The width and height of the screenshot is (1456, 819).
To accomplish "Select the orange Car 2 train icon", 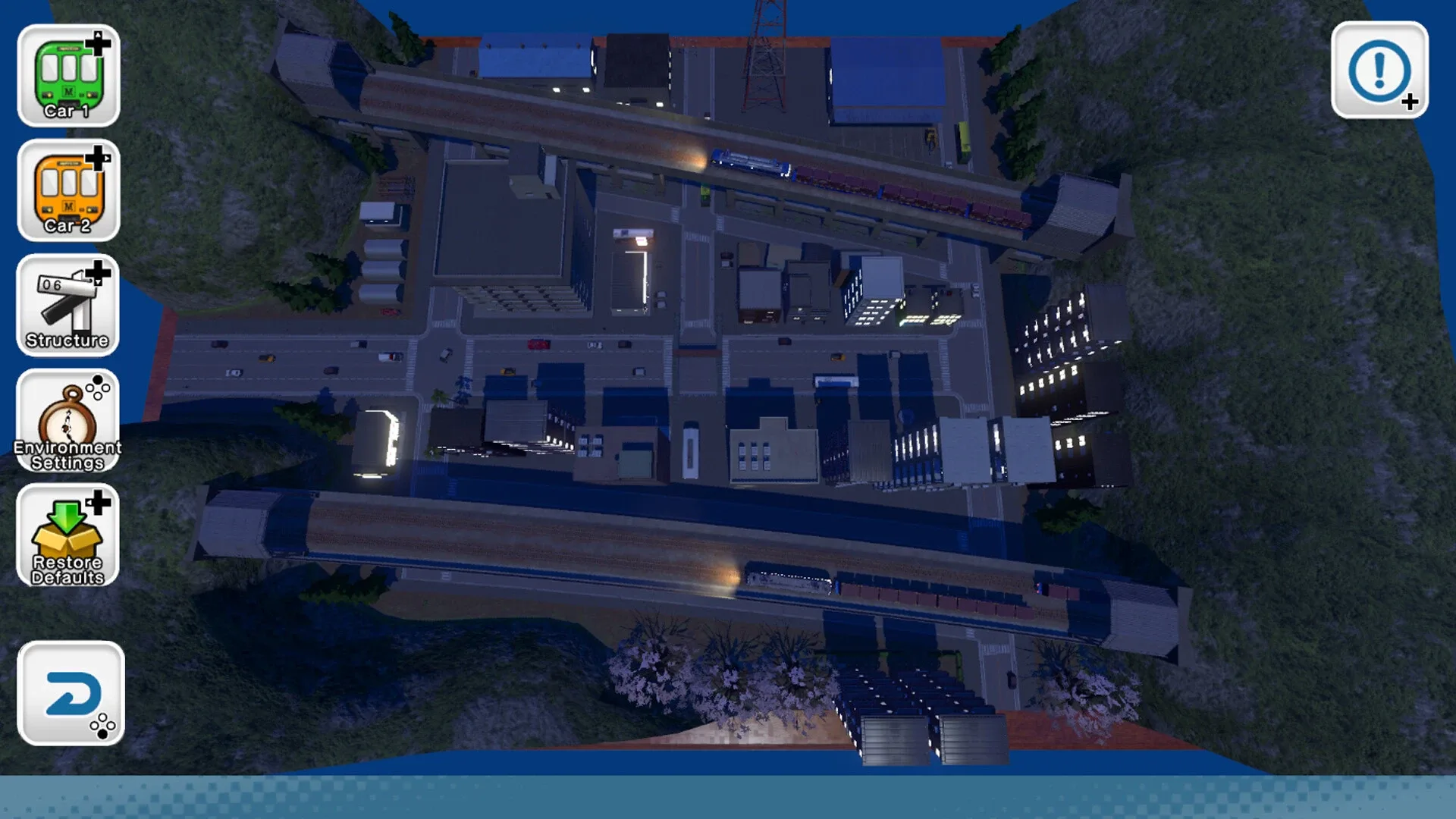I will (x=68, y=192).
